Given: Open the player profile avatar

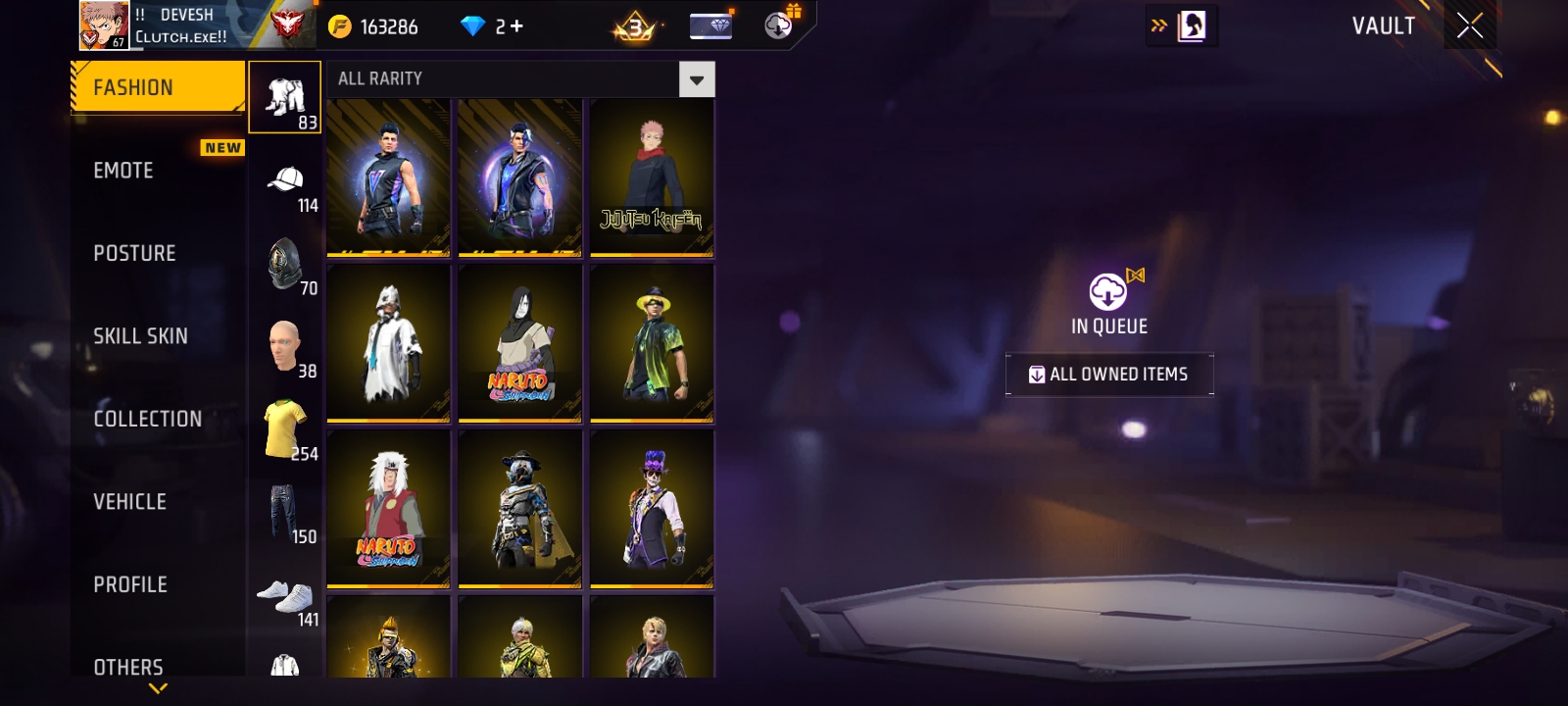Looking at the screenshot, I should coord(104,25).
